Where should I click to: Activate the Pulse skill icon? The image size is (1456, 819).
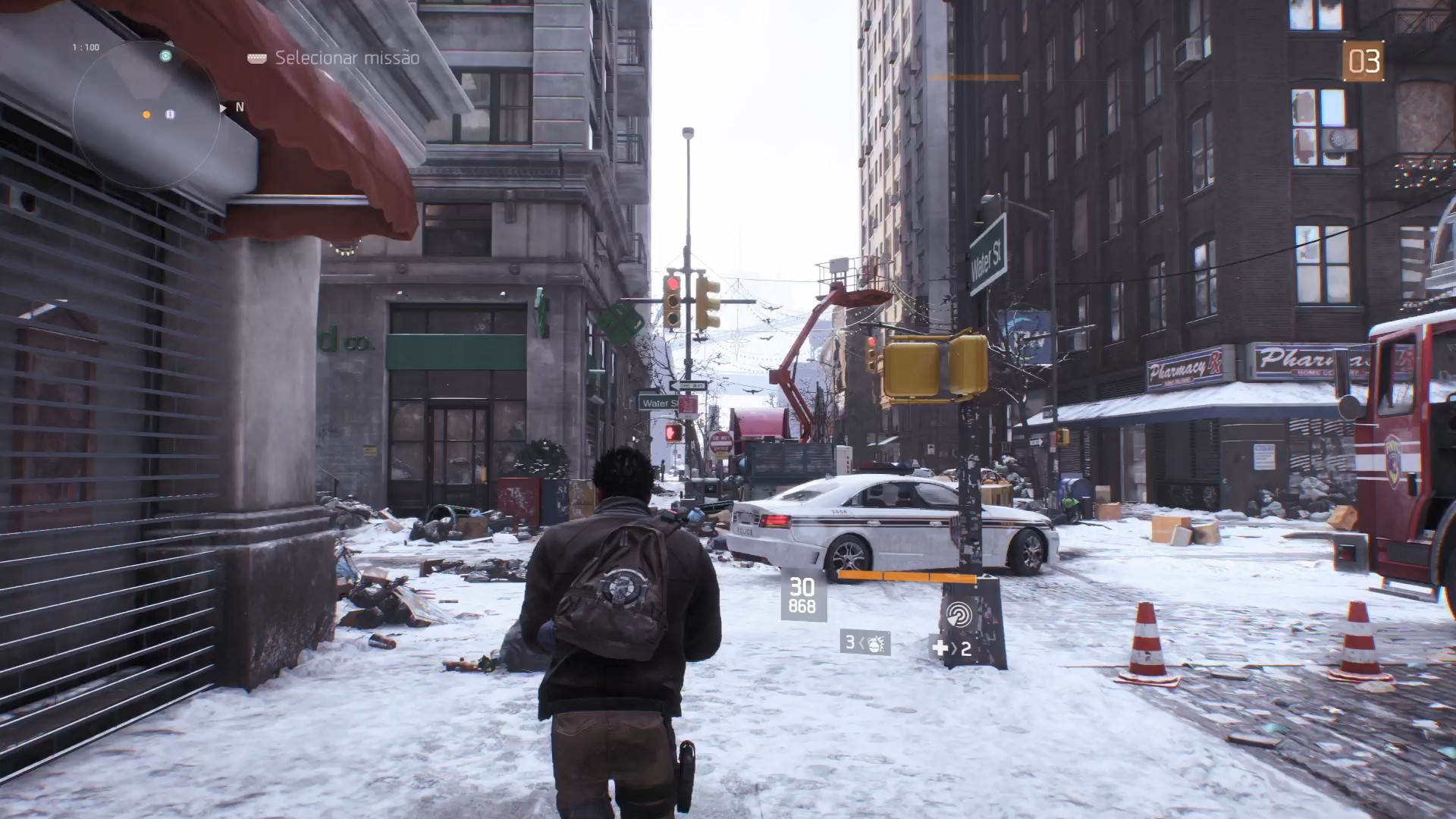pyautogui.click(x=959, y=613)
